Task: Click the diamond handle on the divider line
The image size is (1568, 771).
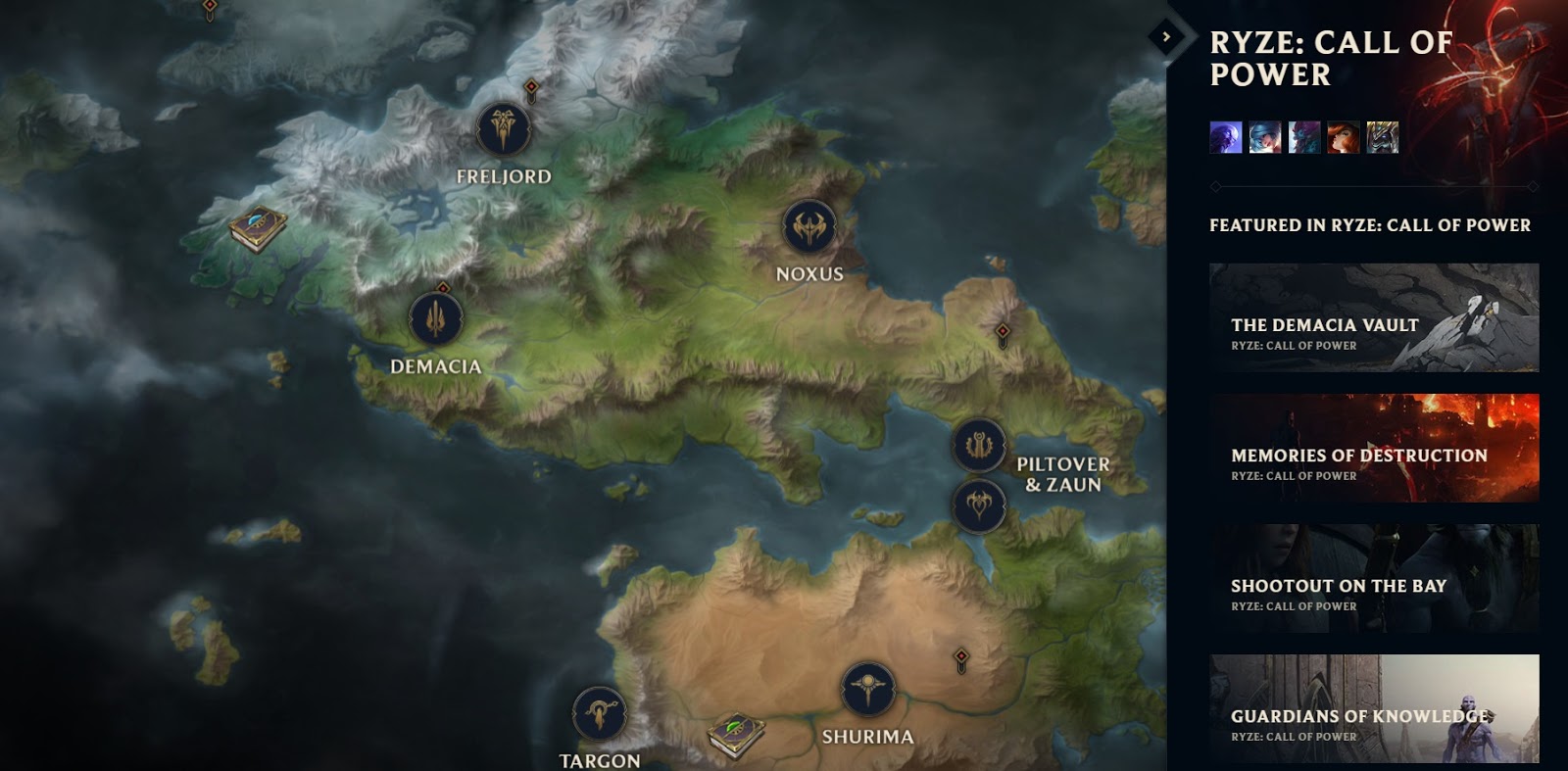Action: tap(1215, 185)
